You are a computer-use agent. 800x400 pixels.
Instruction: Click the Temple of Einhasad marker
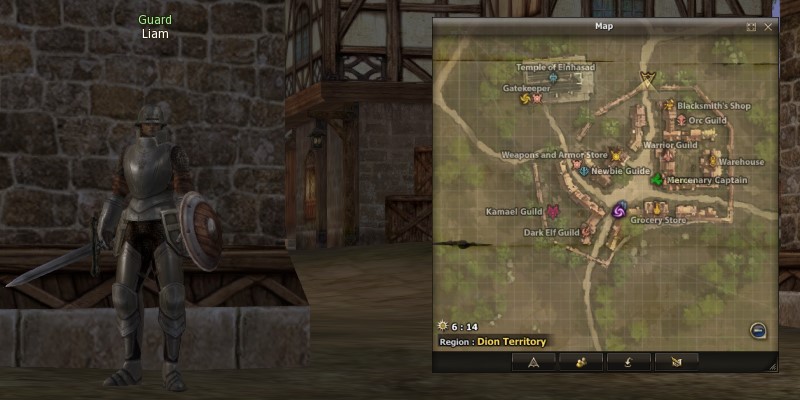(x=553, y=77)
